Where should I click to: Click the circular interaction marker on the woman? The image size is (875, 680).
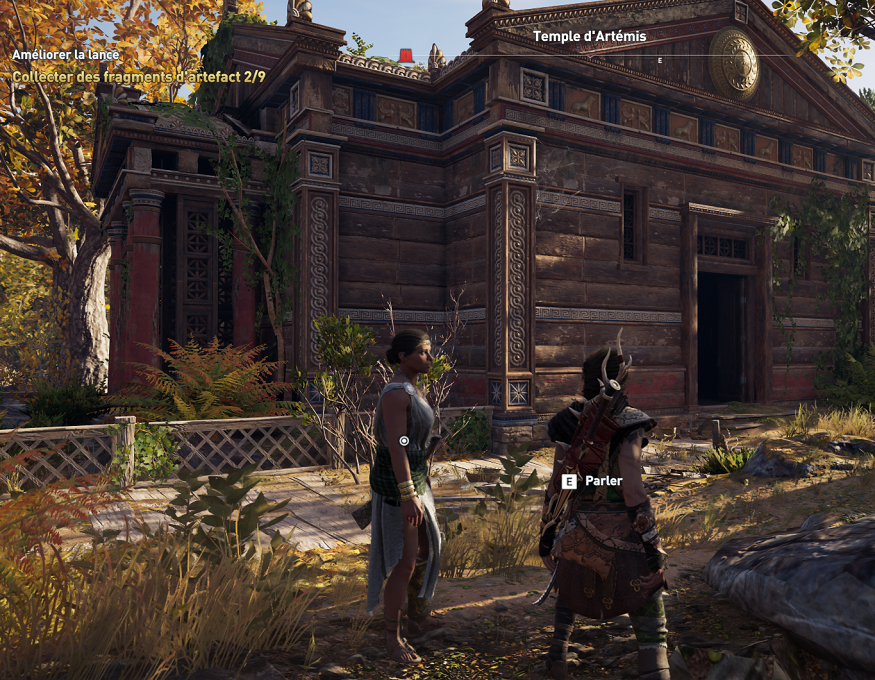click(404, 440)
